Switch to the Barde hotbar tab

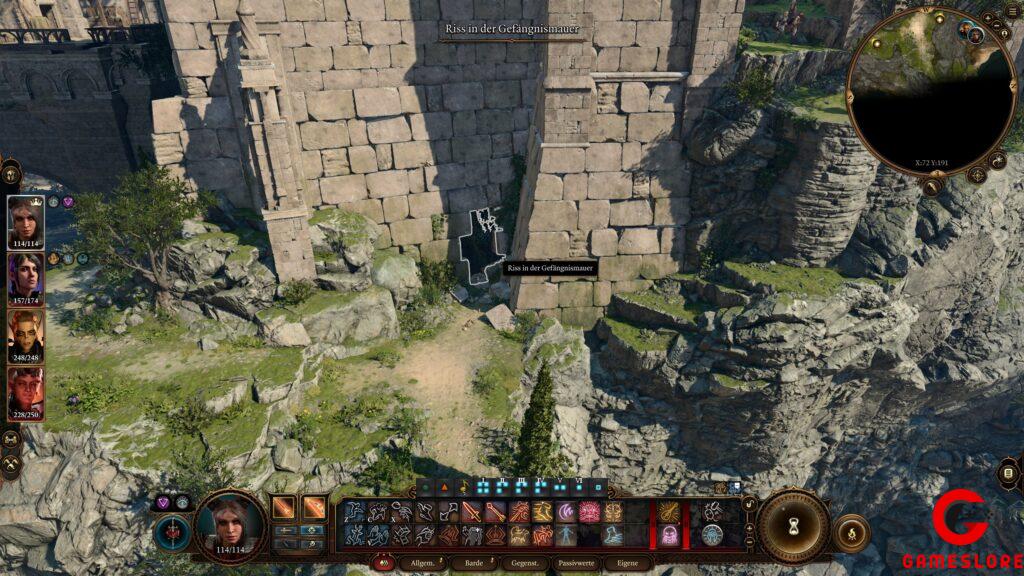[473, 564]
